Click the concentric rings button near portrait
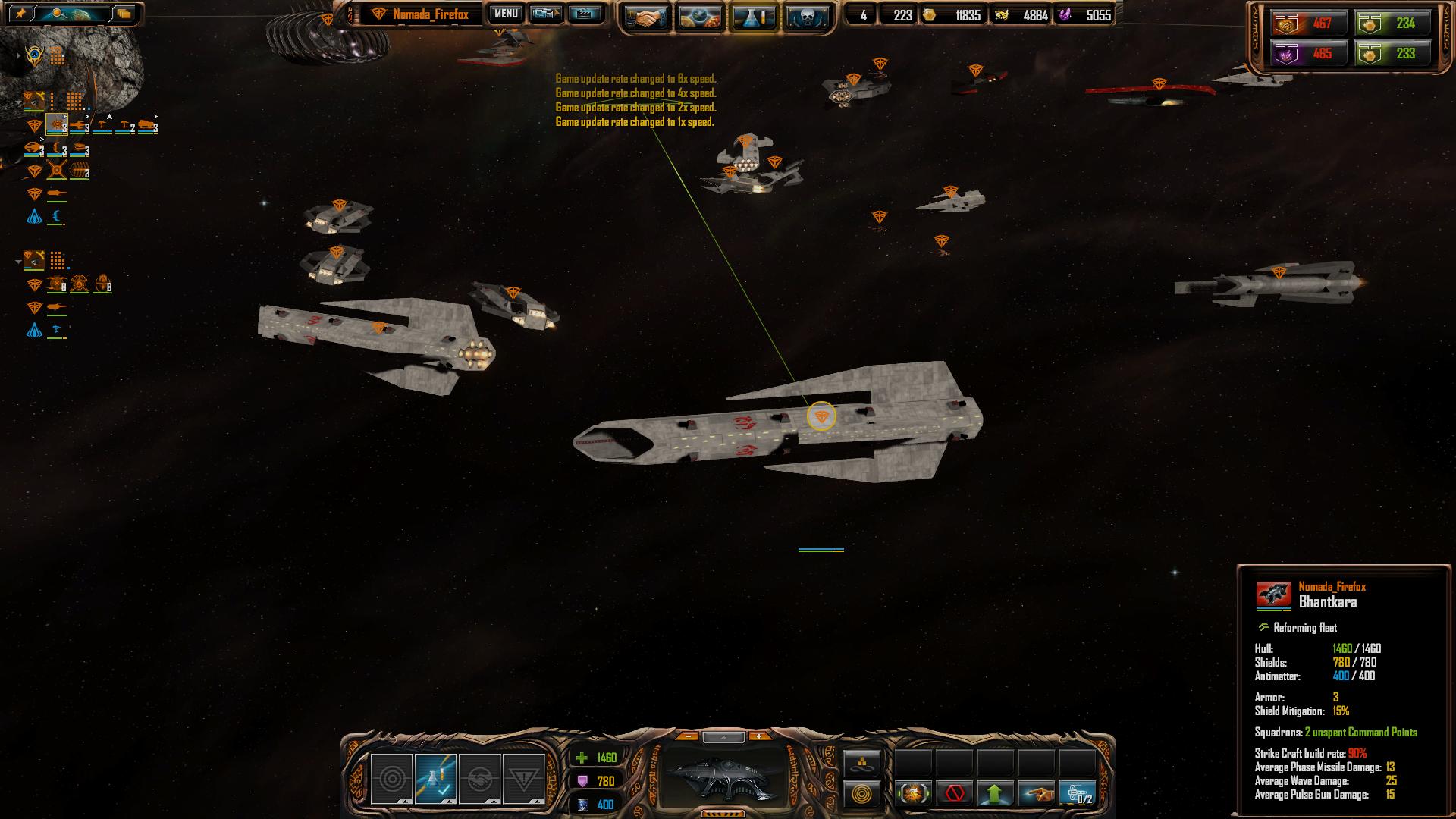The image size is (1456, 819). pos(862,795)
